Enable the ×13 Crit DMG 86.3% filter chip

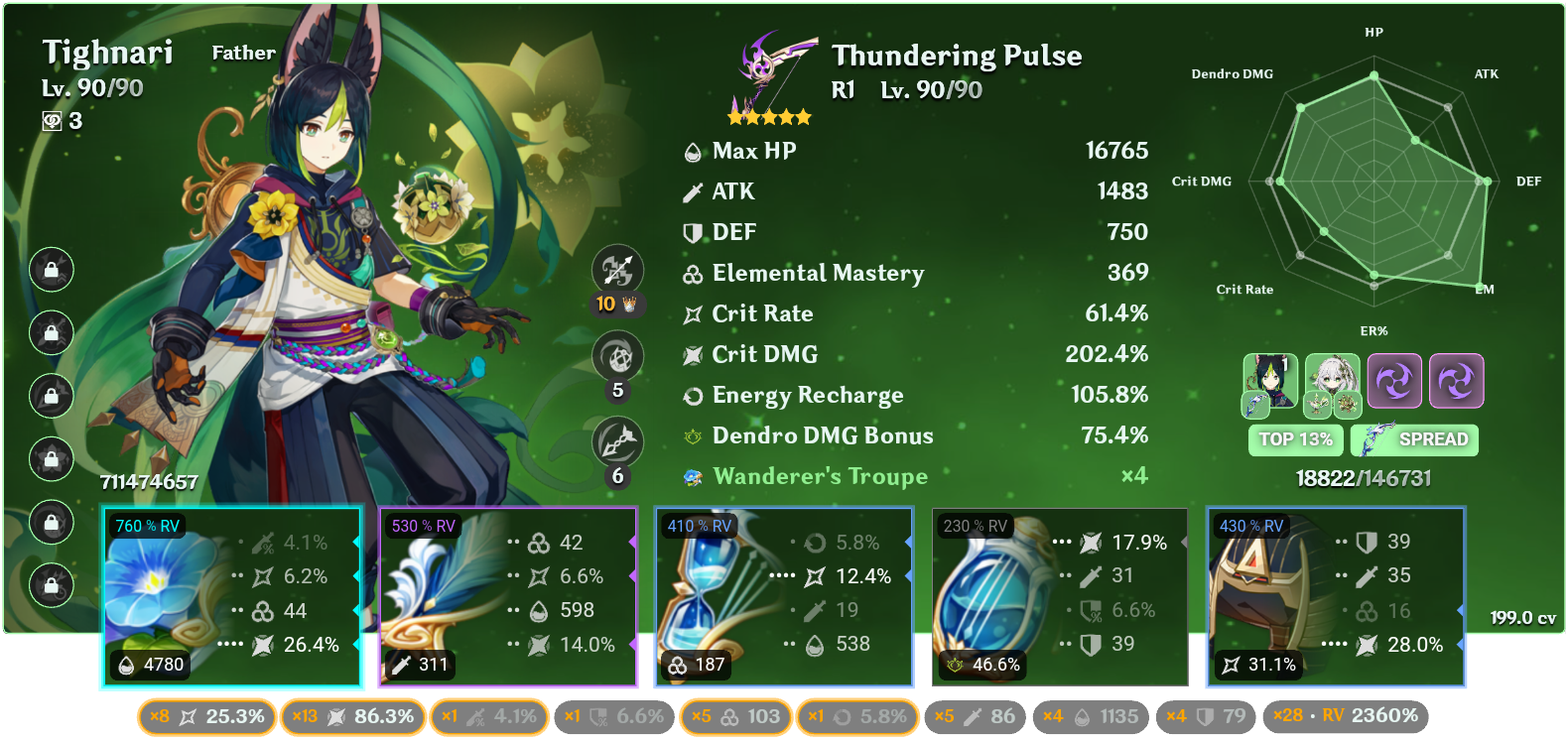pos(352,714)
